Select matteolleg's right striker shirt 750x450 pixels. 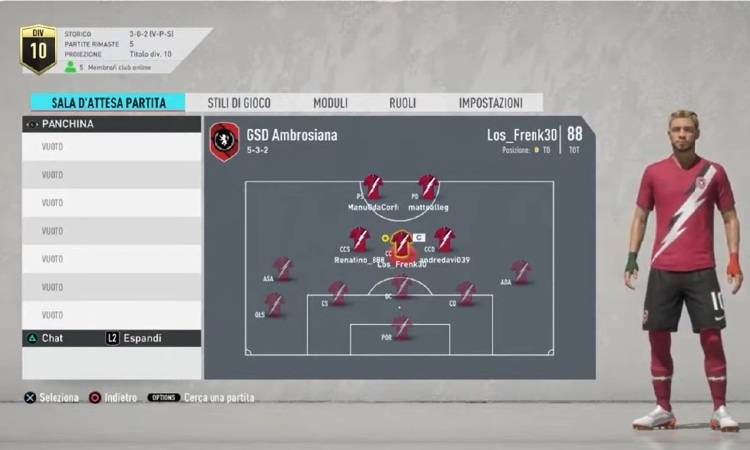428,186
